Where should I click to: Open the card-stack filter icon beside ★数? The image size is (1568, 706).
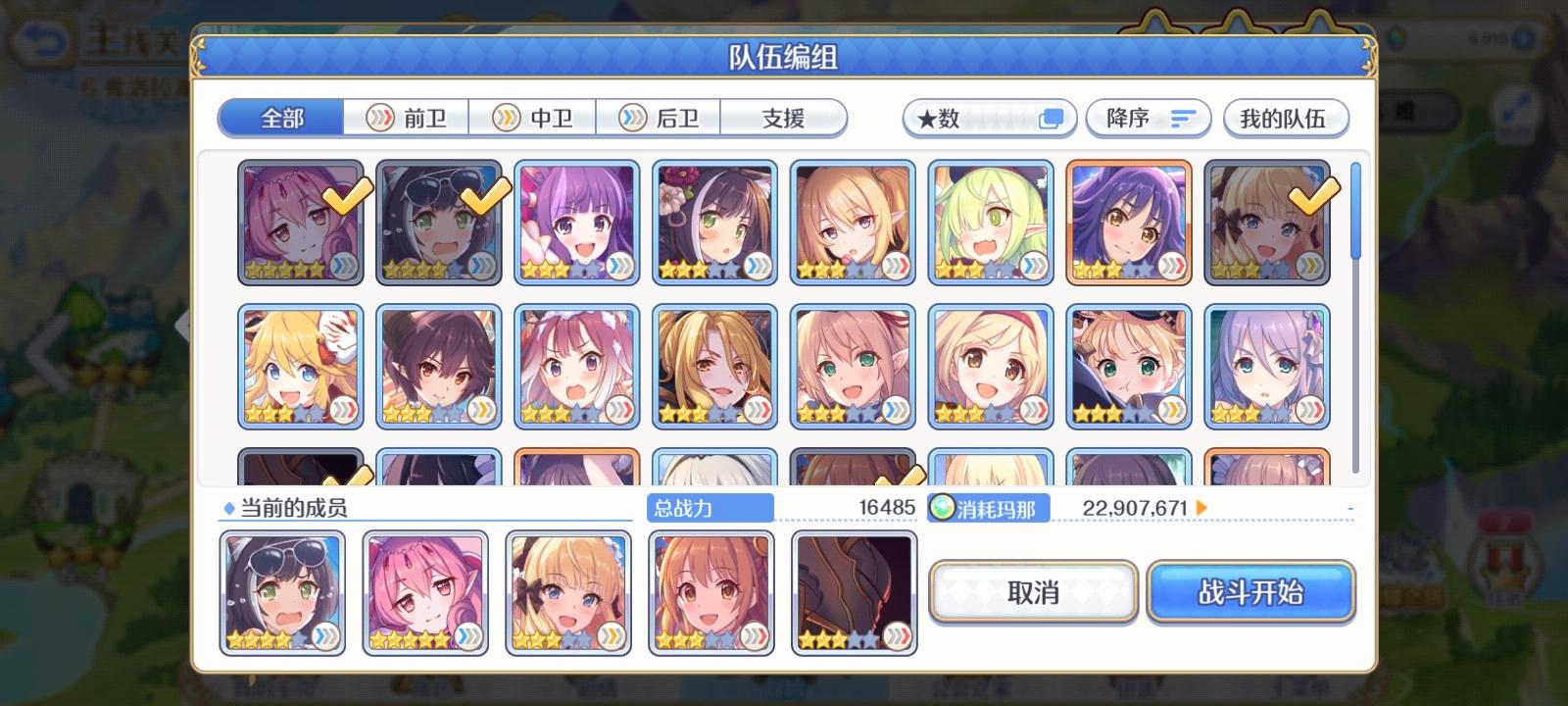tap(1053, 117)
